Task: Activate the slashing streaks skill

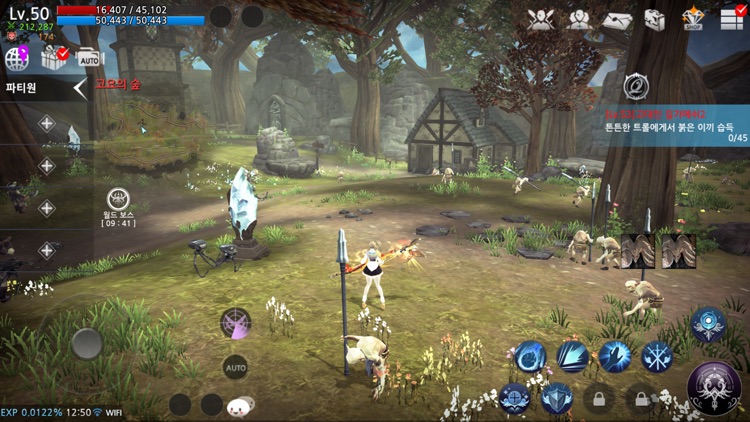Action: tap(573, 356)
